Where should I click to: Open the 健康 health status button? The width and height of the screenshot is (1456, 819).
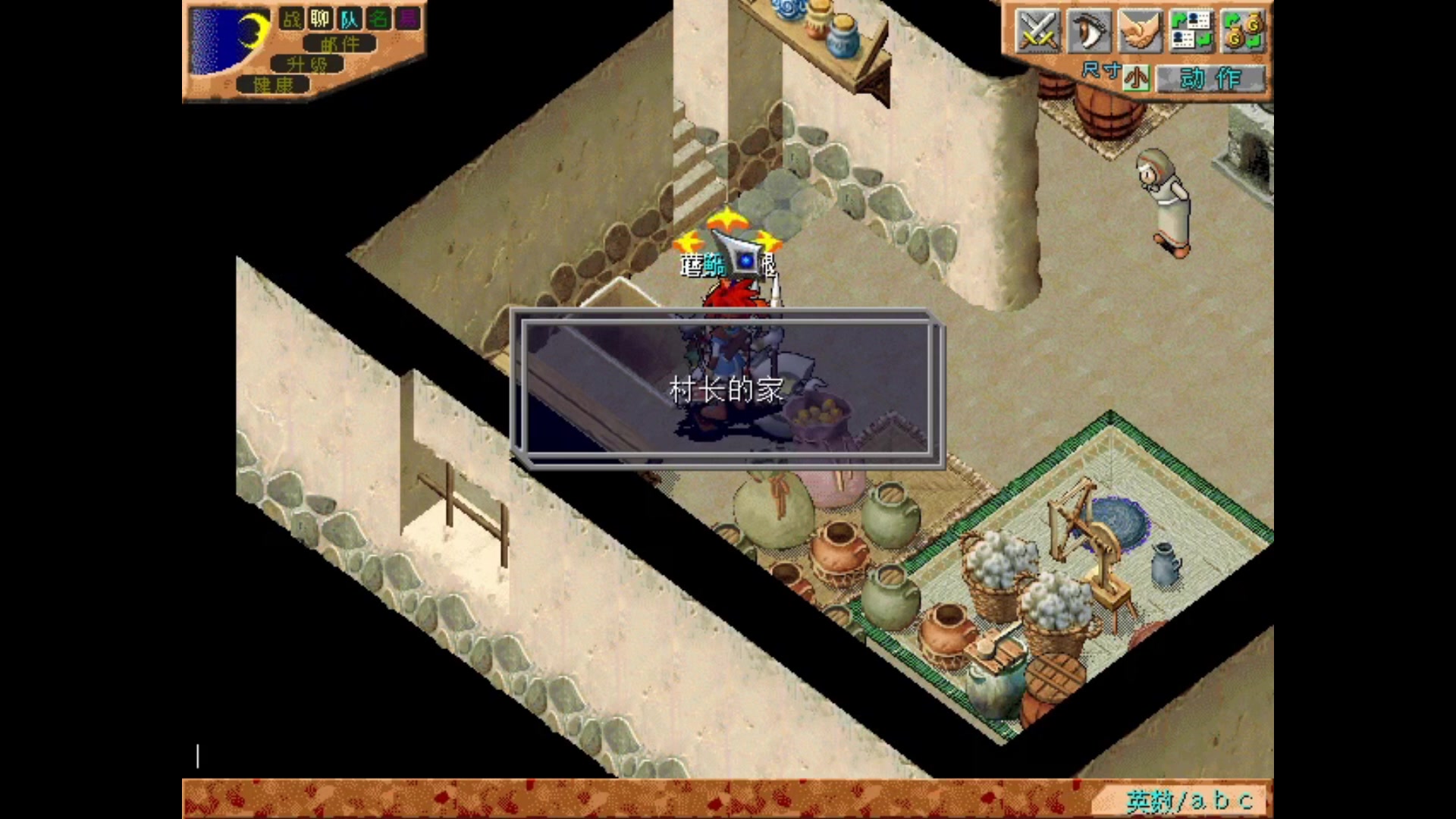click(x=273, y=84)
